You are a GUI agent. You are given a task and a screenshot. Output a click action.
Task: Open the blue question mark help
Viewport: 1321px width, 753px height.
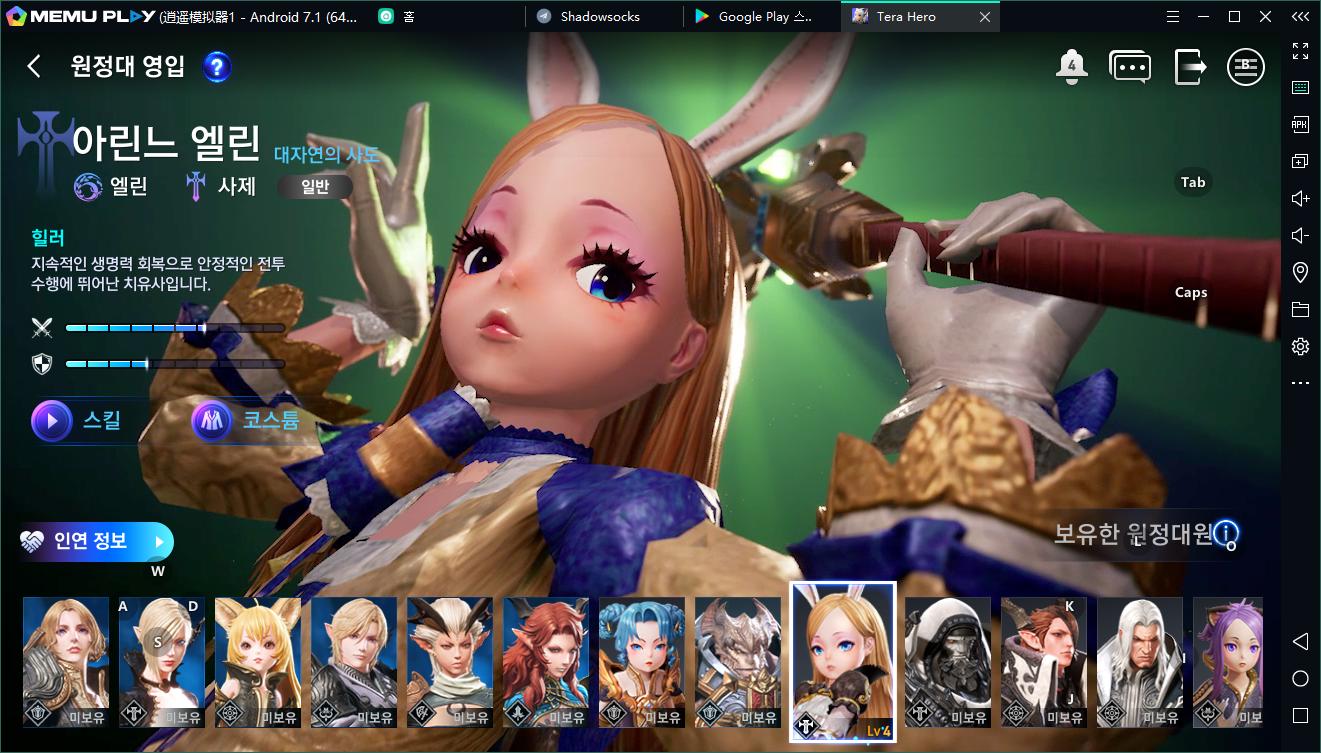217,67
